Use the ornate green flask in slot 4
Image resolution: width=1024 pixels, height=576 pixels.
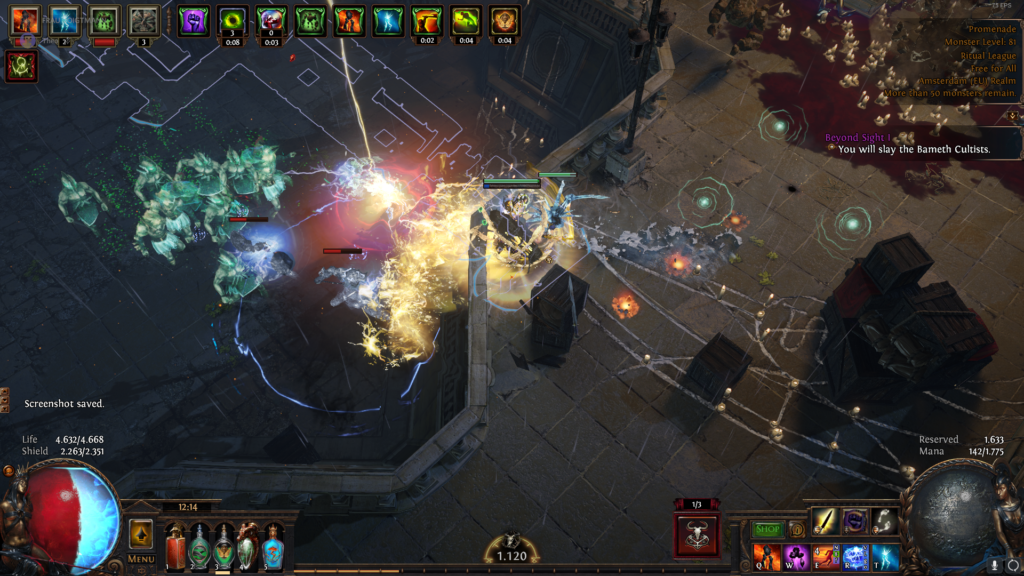click(x=248, y=547)
